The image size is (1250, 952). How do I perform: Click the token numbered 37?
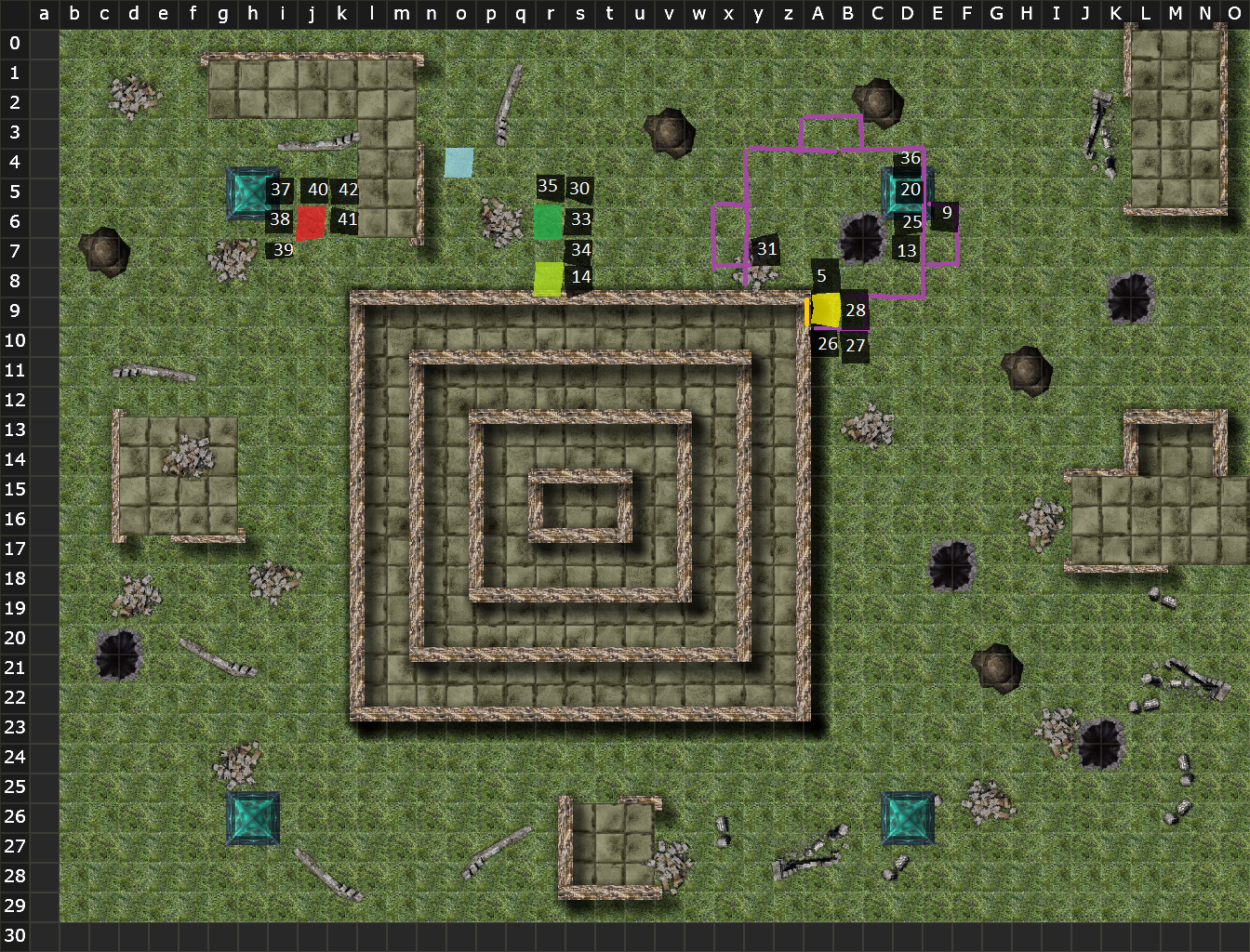[x=280, y=191]
